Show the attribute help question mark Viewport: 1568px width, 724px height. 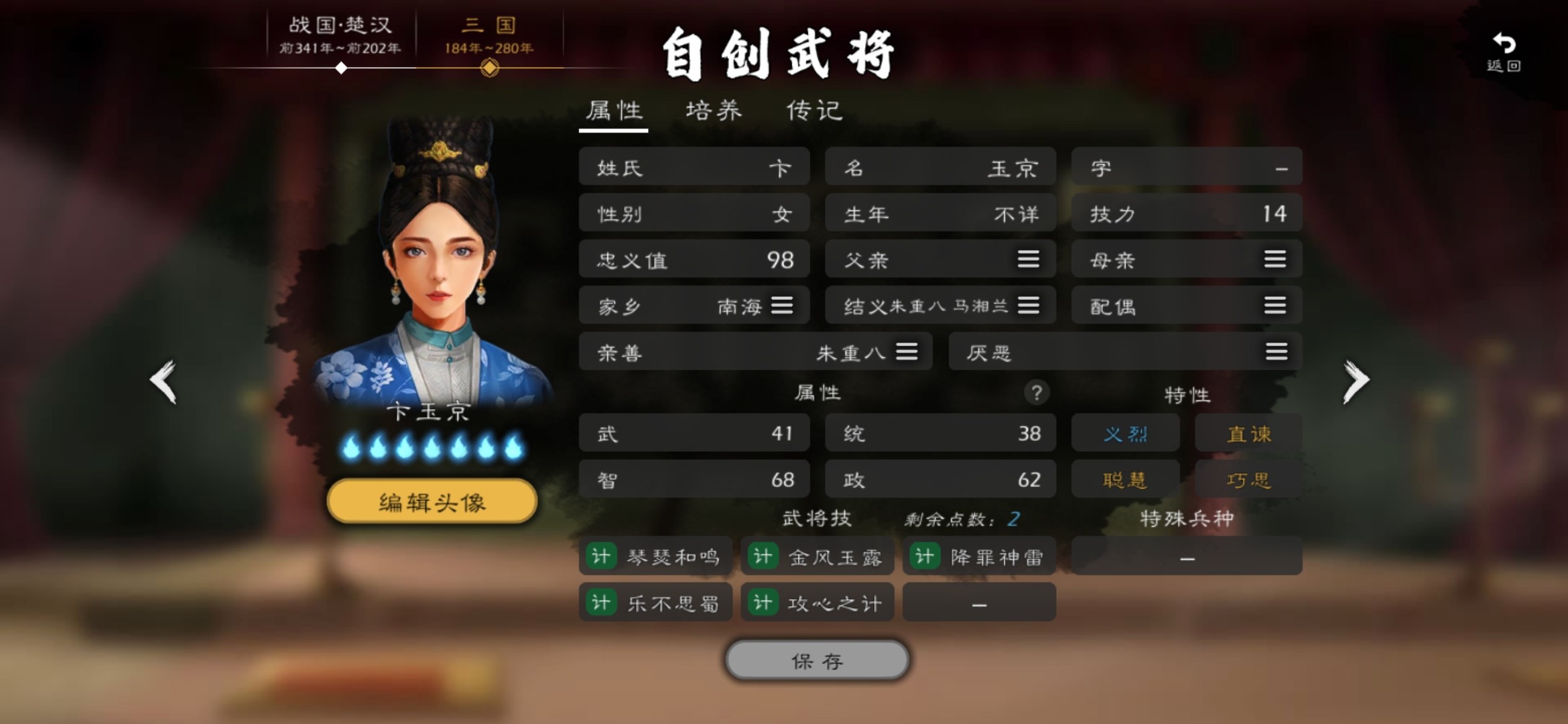pos(1036,393)
